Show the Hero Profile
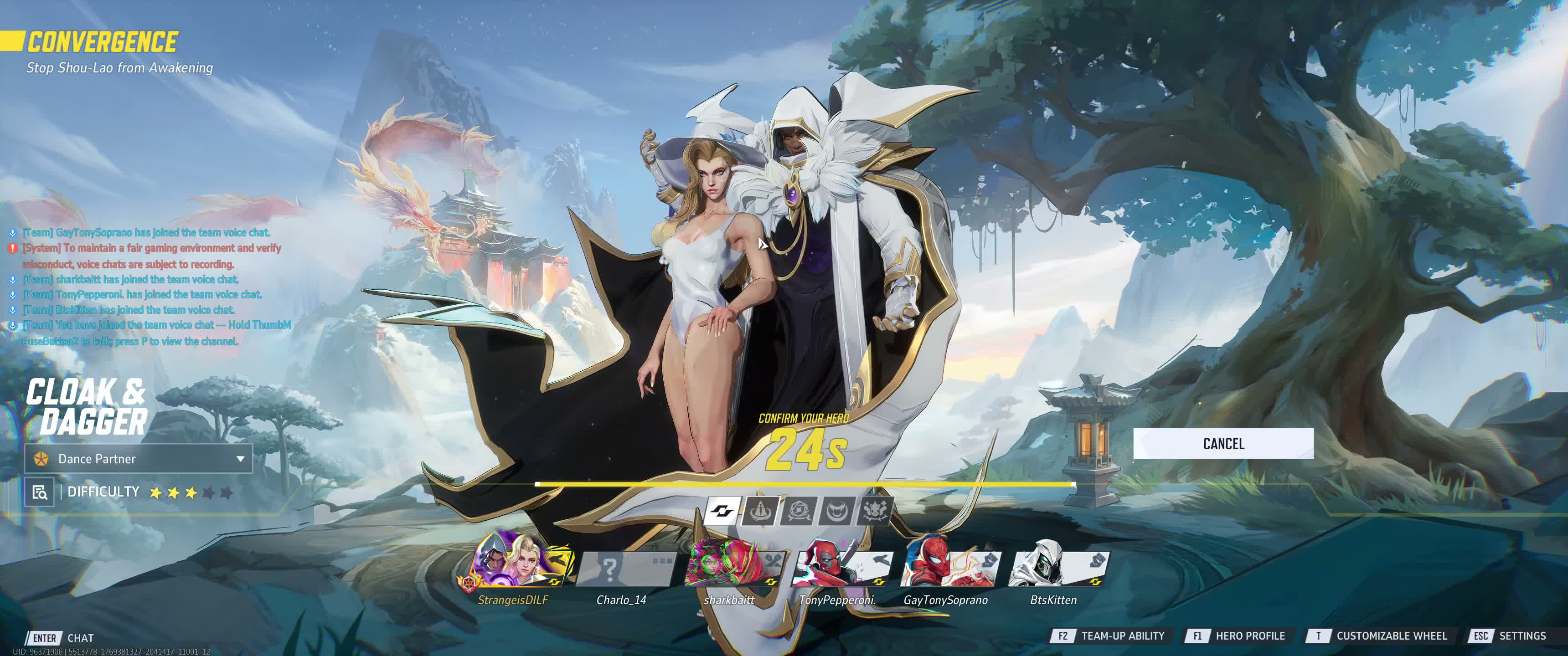The width and height of the screenshot is (1568, 656). [x=1236, y=636]
